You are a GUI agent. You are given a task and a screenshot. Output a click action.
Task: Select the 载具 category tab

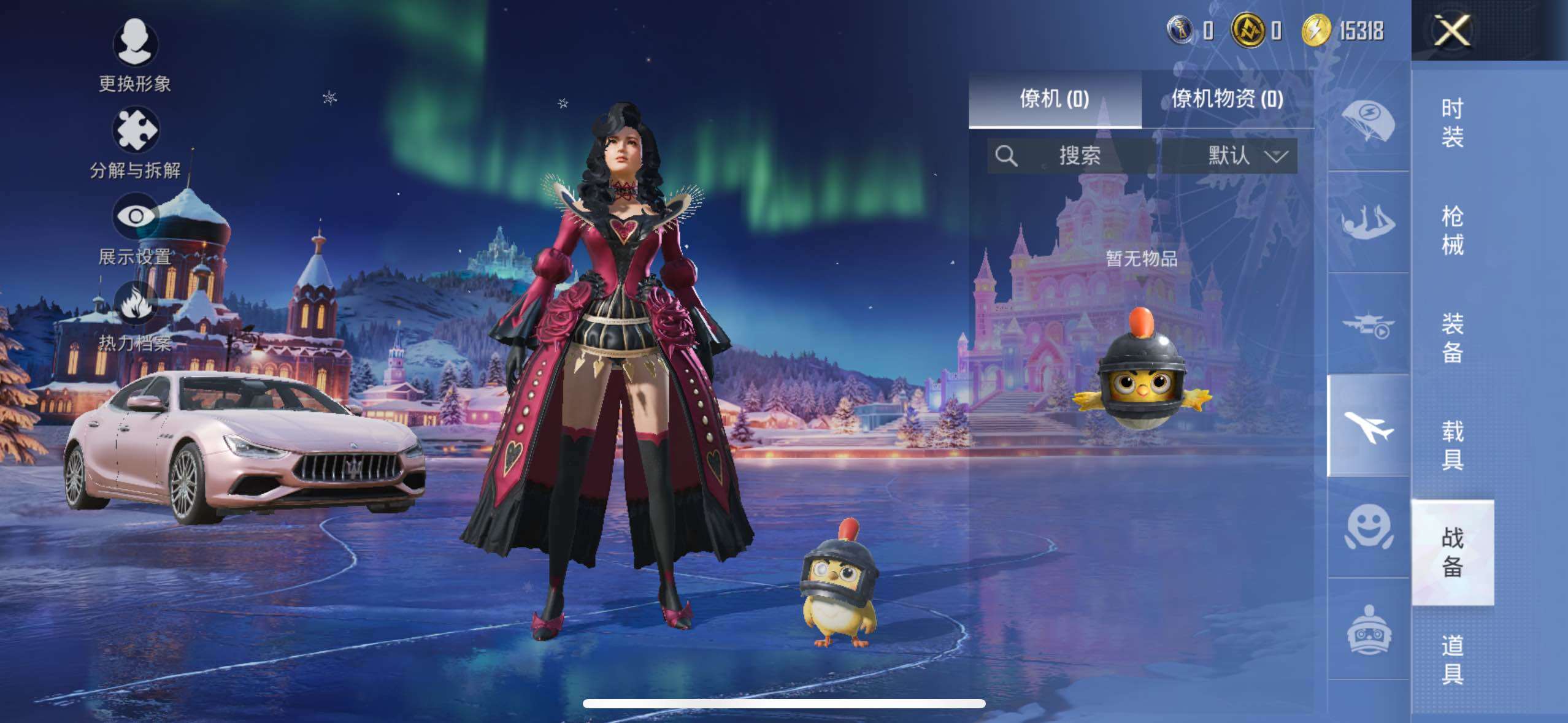[x=1452, y=445]
